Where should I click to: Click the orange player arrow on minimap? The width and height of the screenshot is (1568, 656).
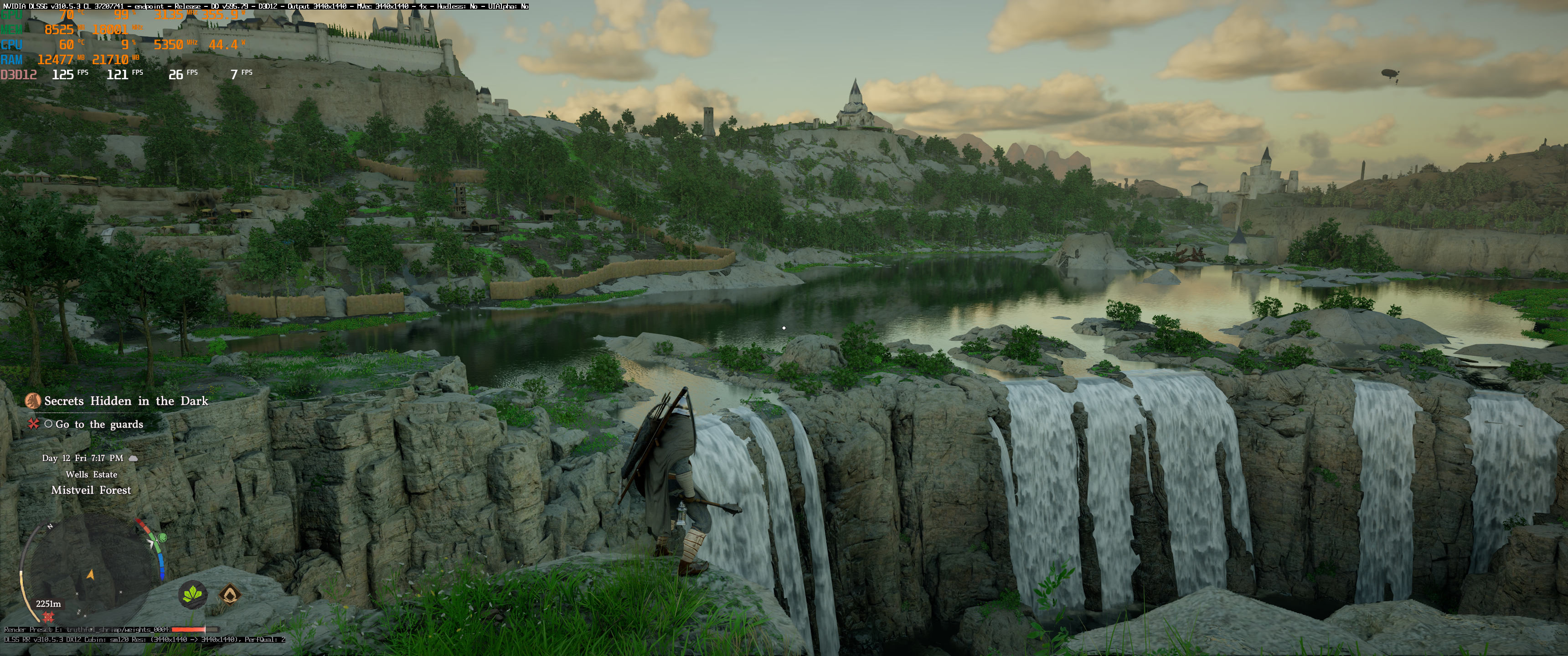[x=91, y=574]
